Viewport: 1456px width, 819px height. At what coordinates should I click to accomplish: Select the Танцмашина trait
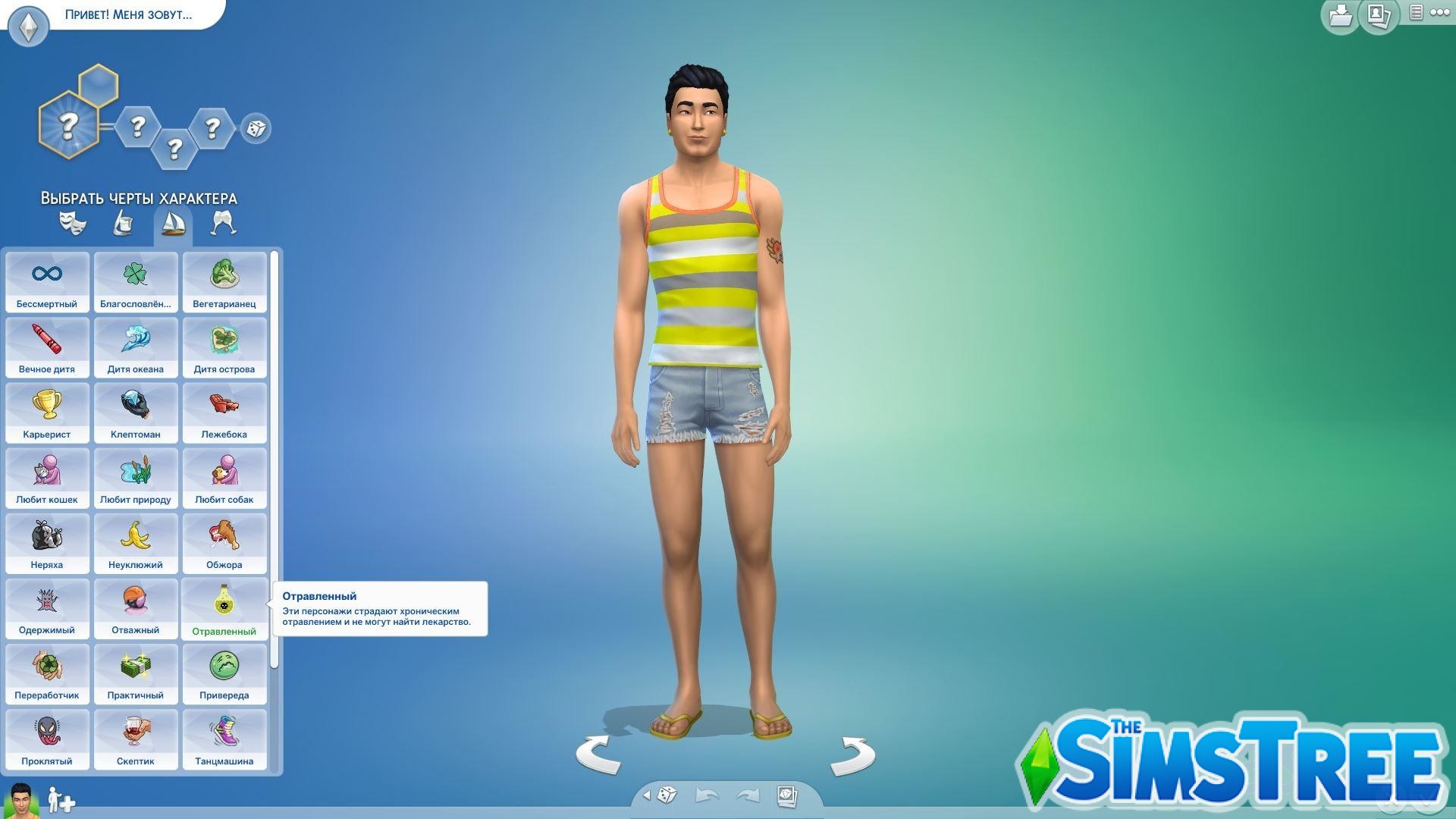(224, 740)
